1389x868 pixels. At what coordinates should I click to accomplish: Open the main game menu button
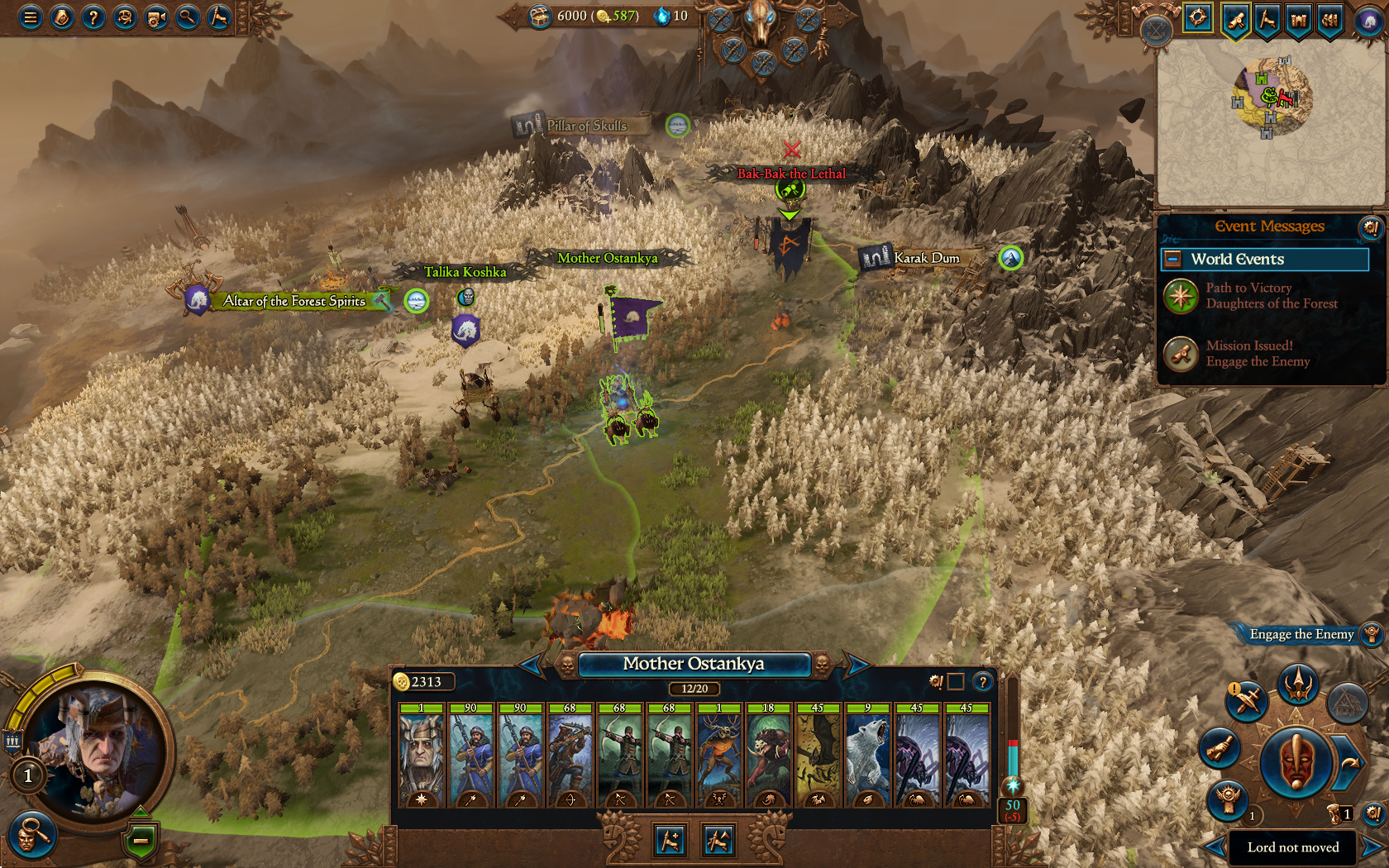tap(31, 17)
